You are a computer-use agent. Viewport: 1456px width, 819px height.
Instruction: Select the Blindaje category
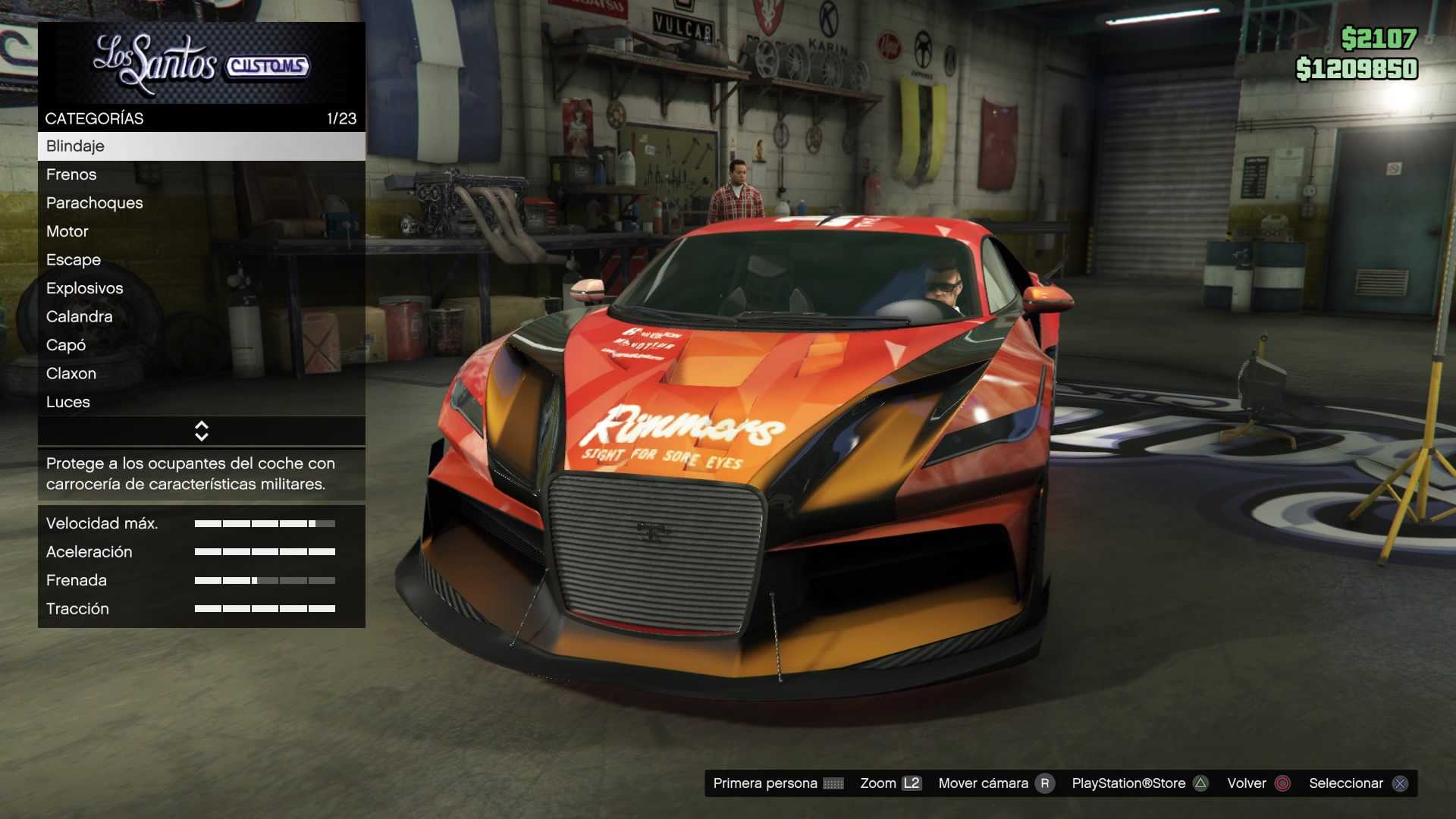(x=201, y=146)
